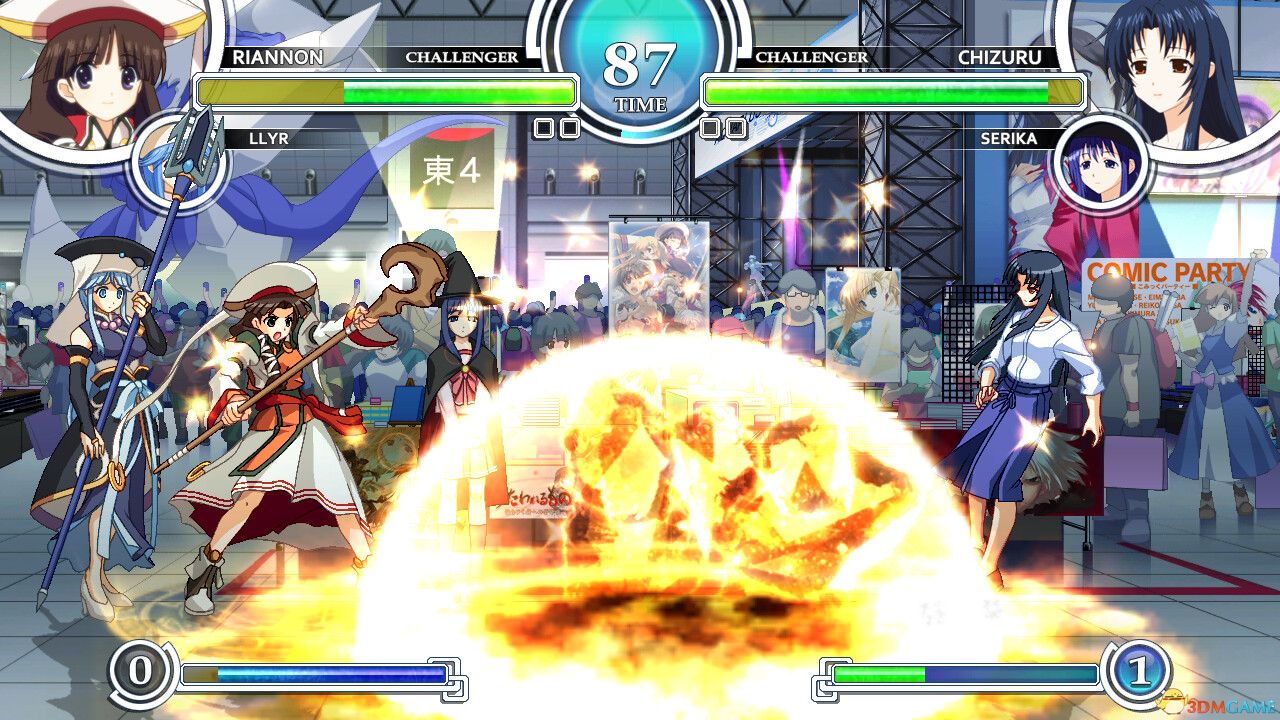Expand the CHIZURU name plate
The width and height of the screenshot is (1280, 720).
coord(1005,58)
